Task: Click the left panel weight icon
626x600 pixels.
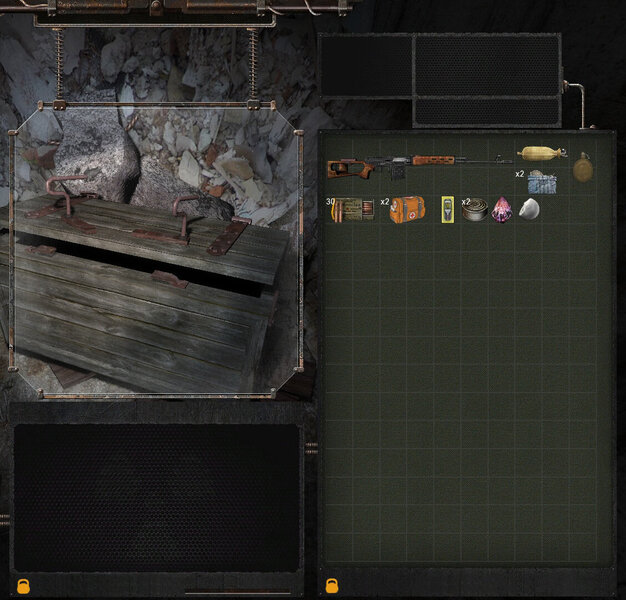Action: 23,586
